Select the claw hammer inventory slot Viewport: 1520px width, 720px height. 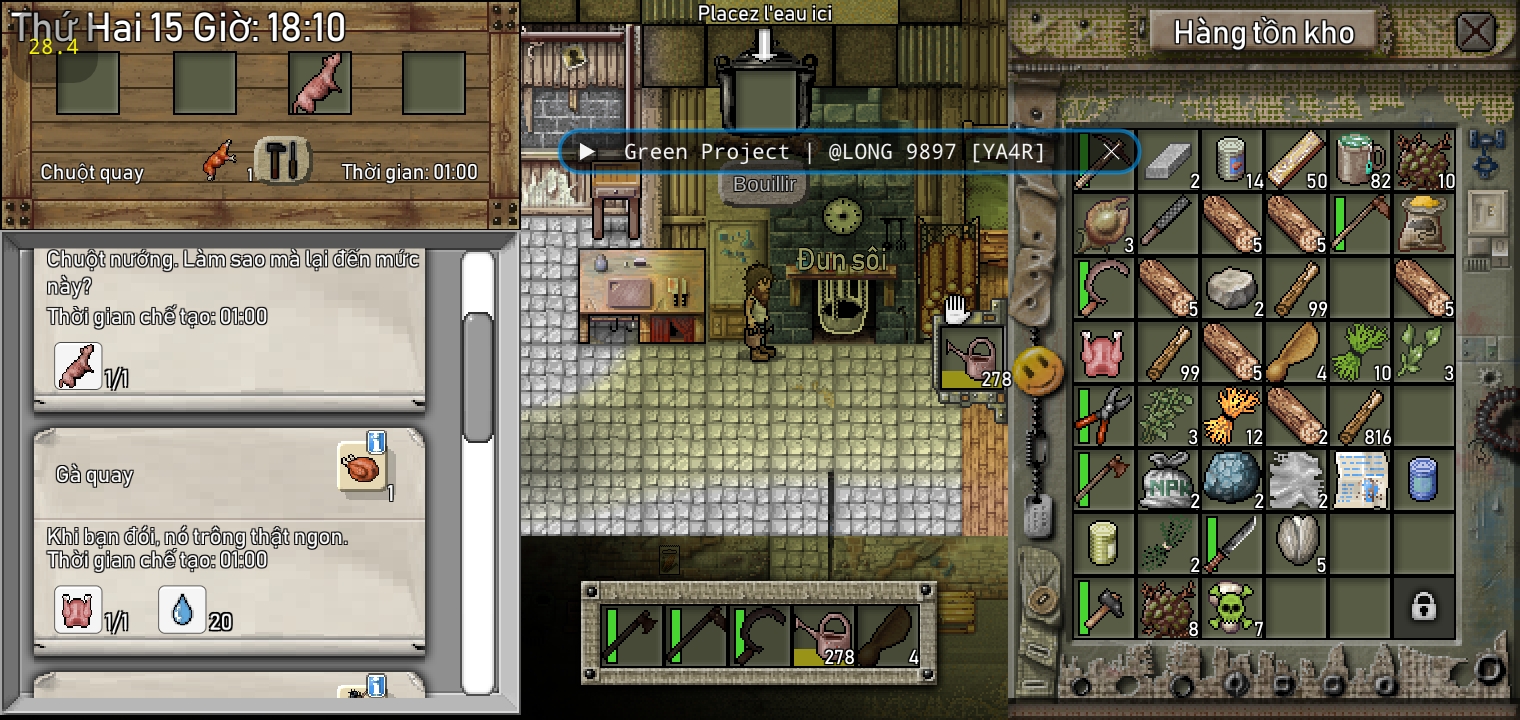(1104, 606)
